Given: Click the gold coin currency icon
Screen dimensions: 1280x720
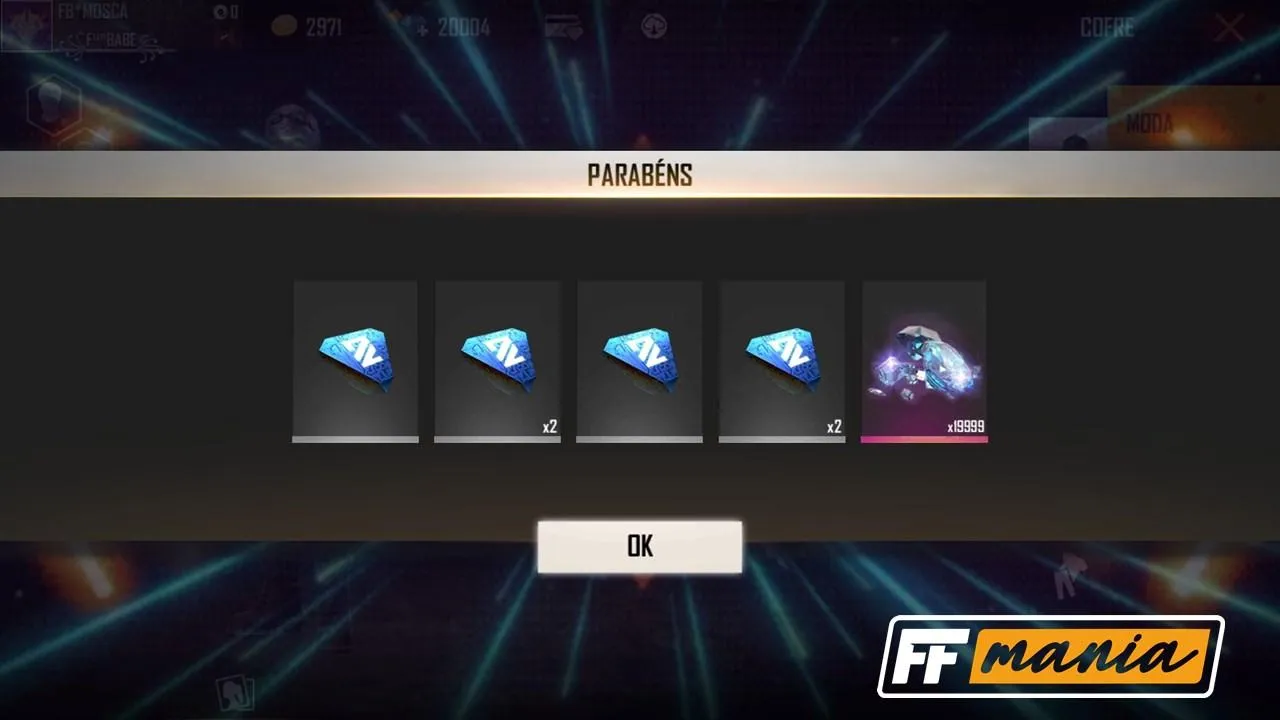Looking at the screenshot, I should (x=284, y=26).
